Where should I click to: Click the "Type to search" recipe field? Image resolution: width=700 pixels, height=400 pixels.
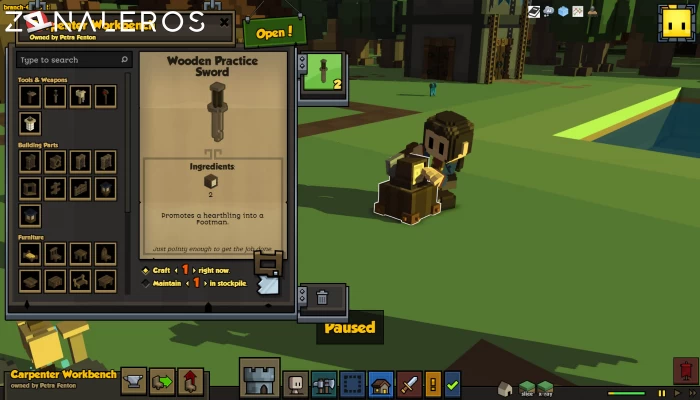point(70,60)
